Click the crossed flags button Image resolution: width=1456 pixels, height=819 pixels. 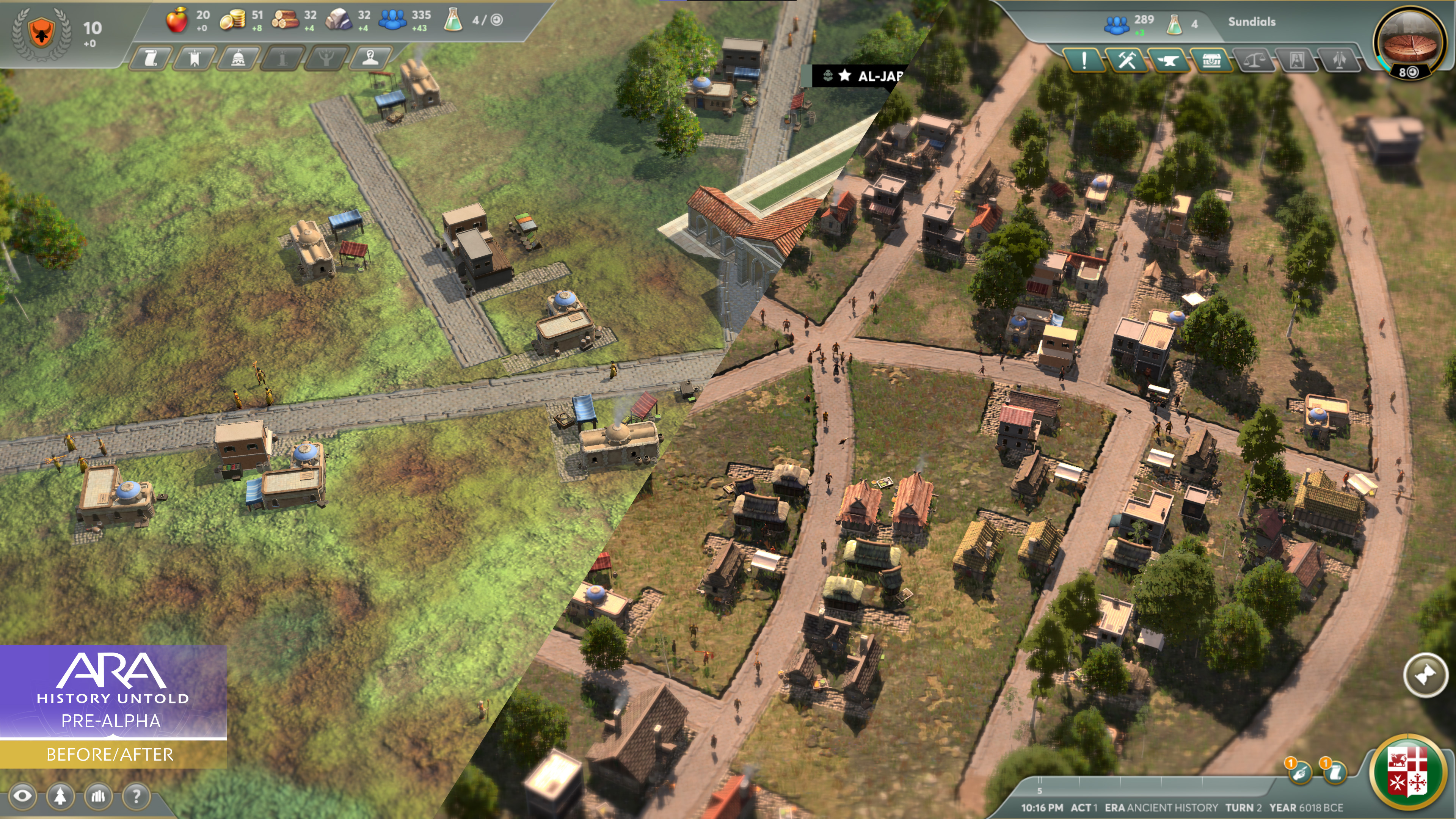pos(1339,60)
